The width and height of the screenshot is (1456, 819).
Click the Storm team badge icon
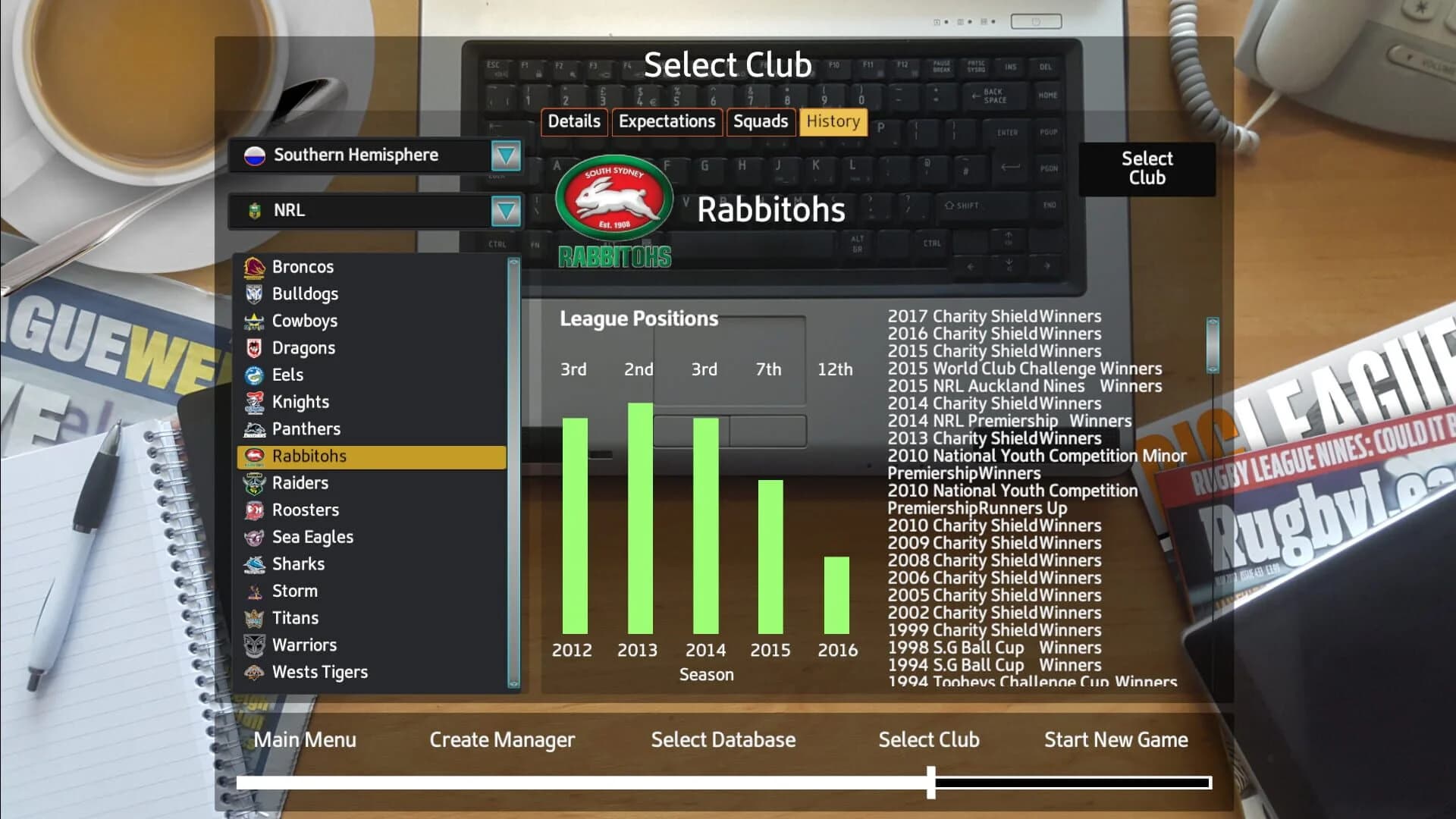click(255, 591)
